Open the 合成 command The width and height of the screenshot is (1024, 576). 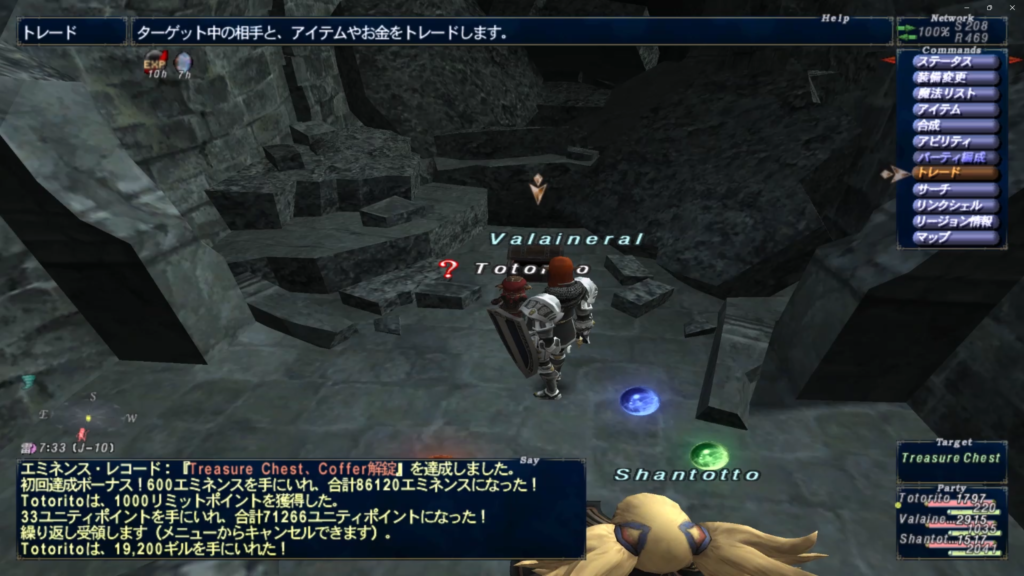pyautogui.click(x=955, y=125)
